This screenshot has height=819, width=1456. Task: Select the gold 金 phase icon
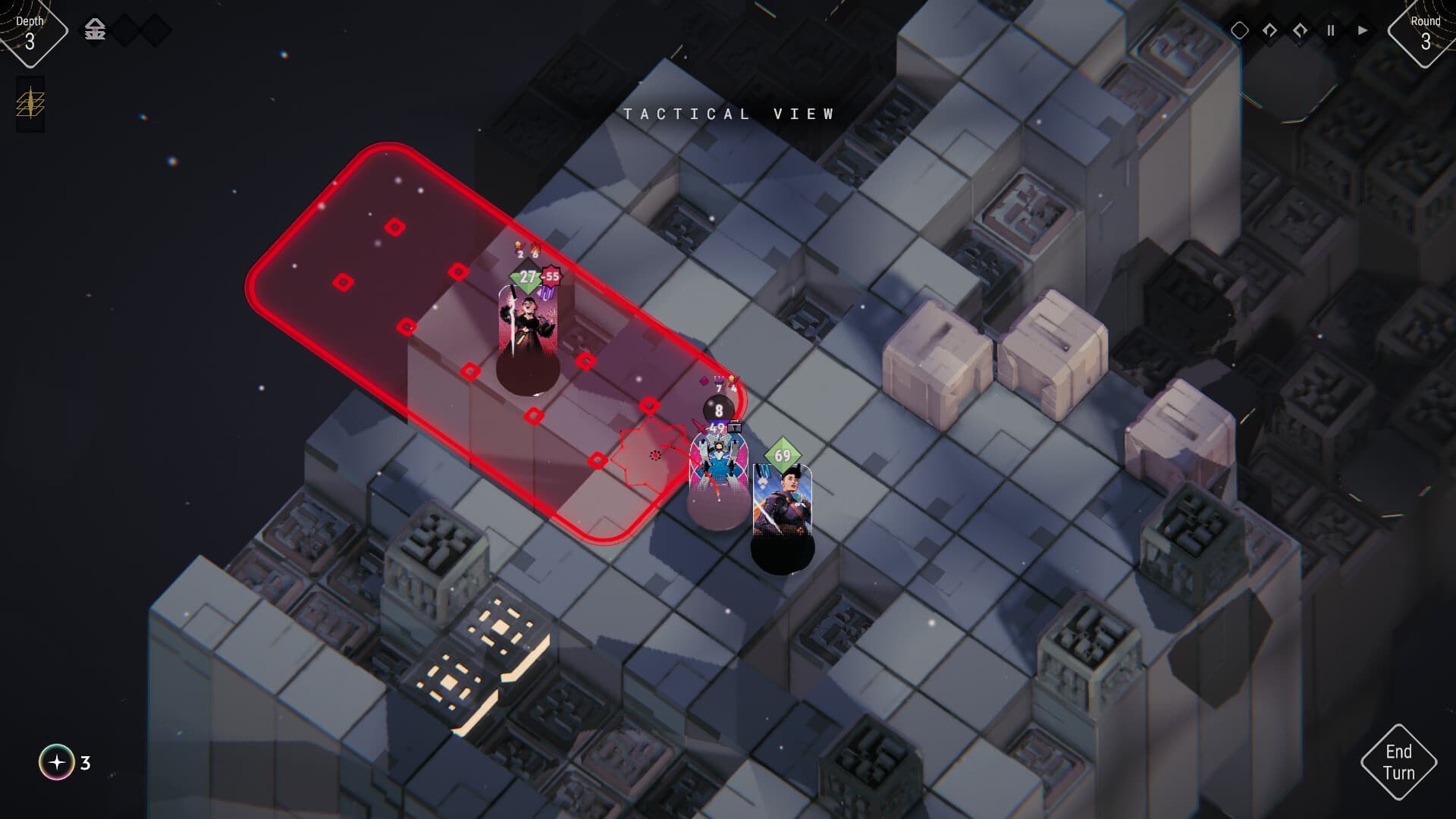(x=95, y=29)
